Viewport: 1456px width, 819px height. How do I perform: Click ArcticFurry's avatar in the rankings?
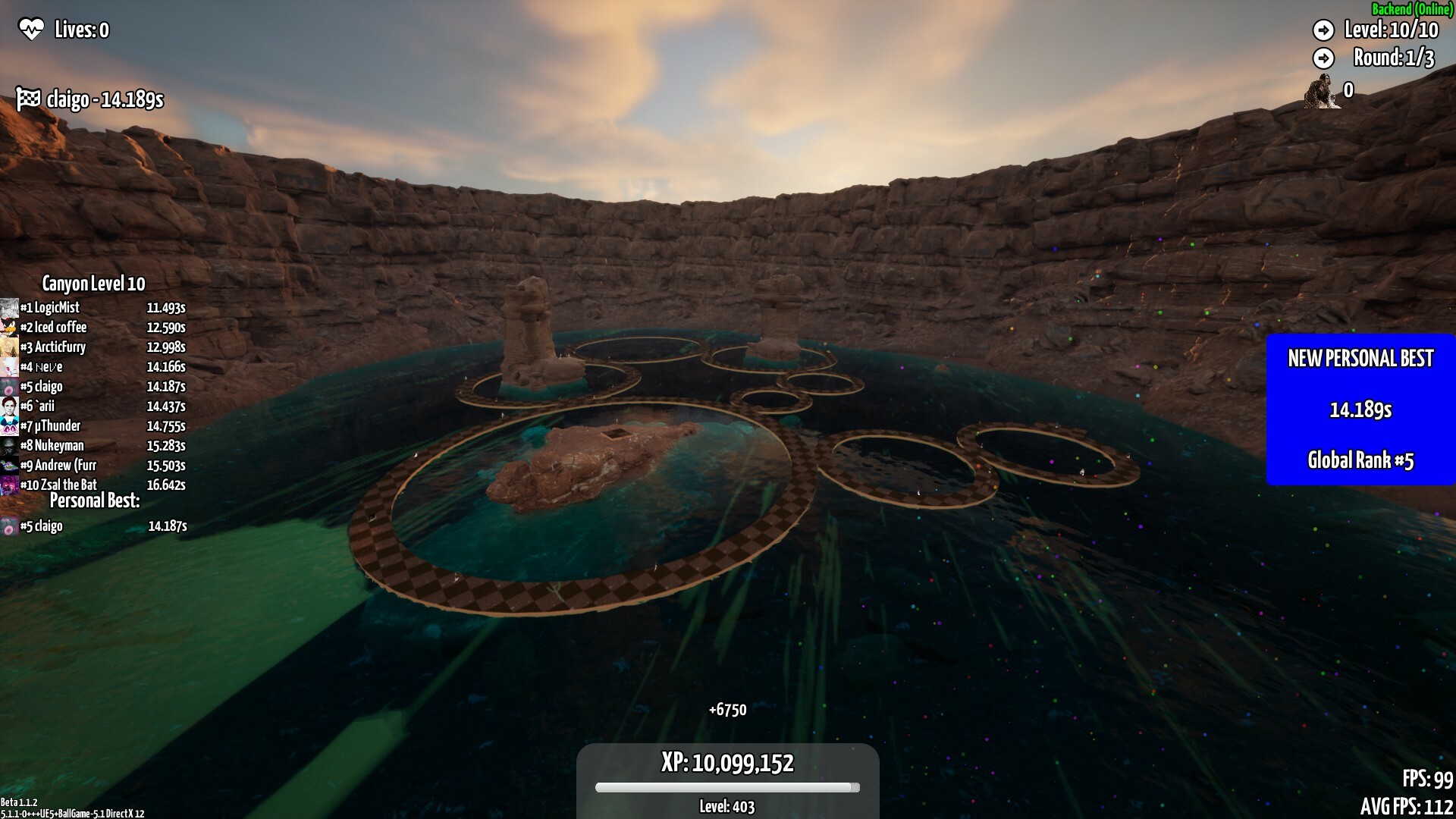(x=9, y=347)
